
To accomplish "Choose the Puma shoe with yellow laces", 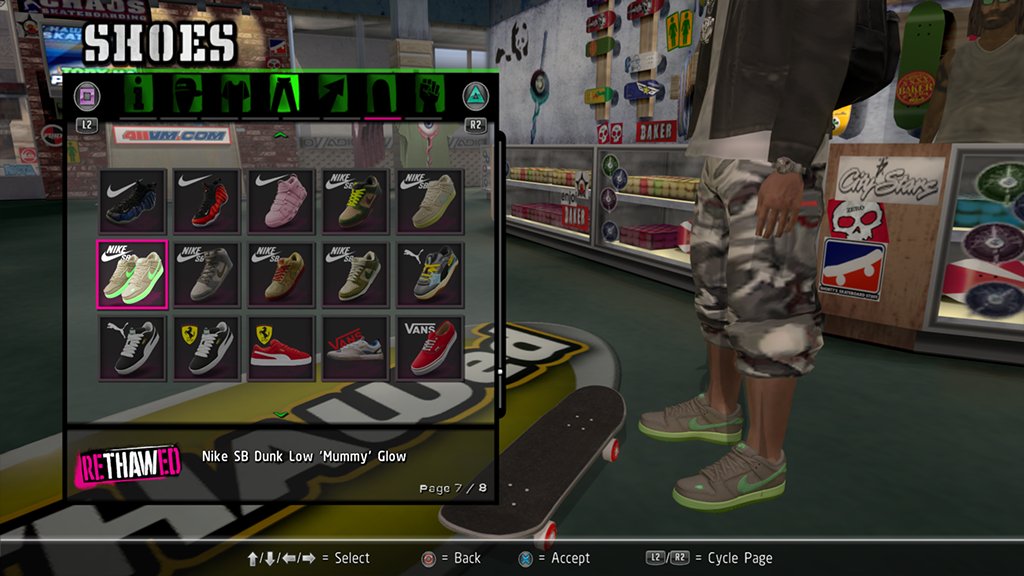I will pos(430,274).
